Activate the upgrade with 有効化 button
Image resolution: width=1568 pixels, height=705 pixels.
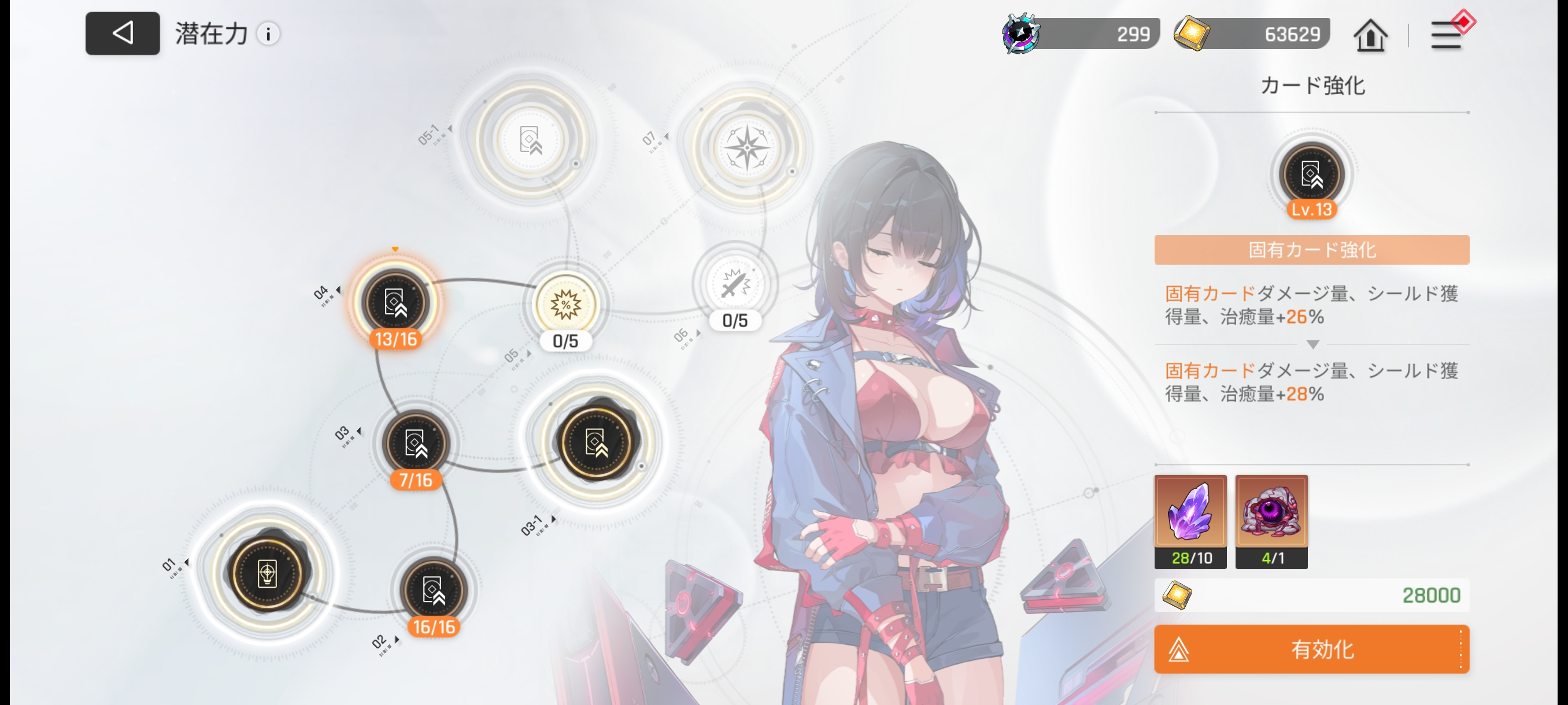pyautogui.click(x=1311, y=649)
